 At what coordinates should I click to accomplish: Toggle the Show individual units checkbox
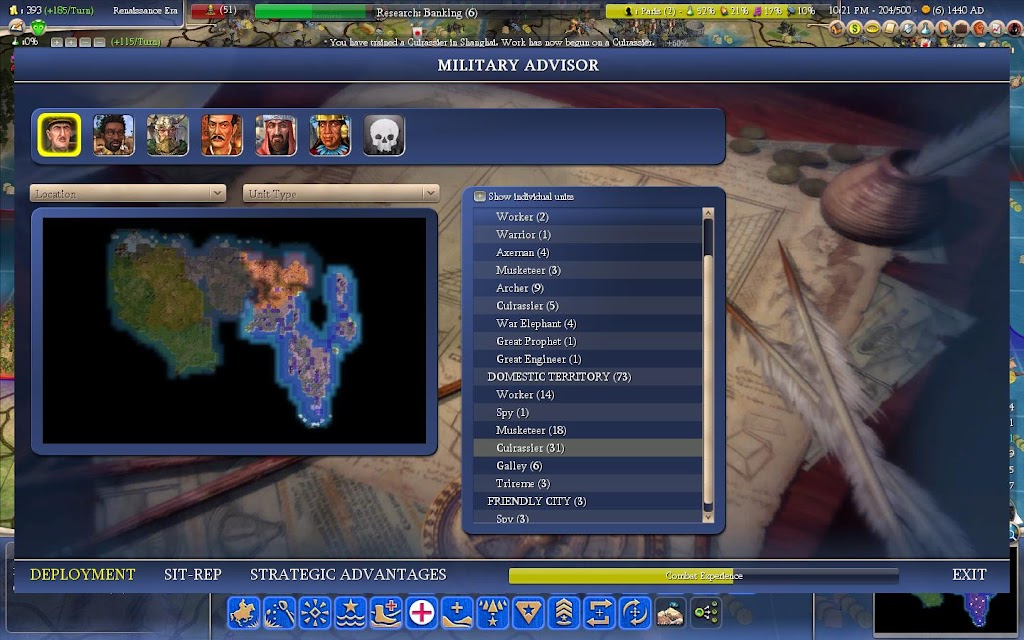[480, 197]
